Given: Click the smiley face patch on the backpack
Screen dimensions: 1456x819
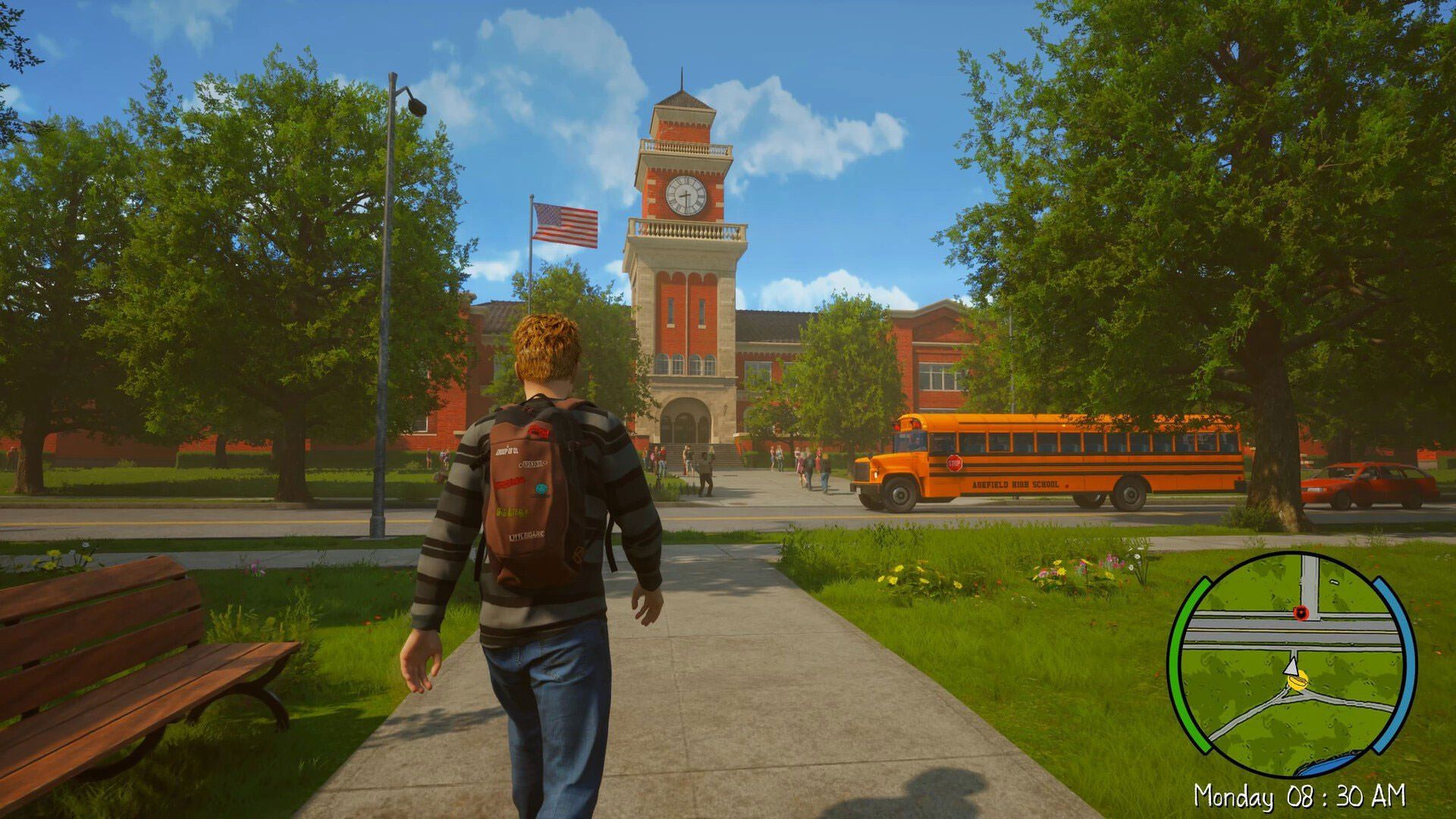Looking at the screenshot, I should pyautogui.click(x=541, y=488).
